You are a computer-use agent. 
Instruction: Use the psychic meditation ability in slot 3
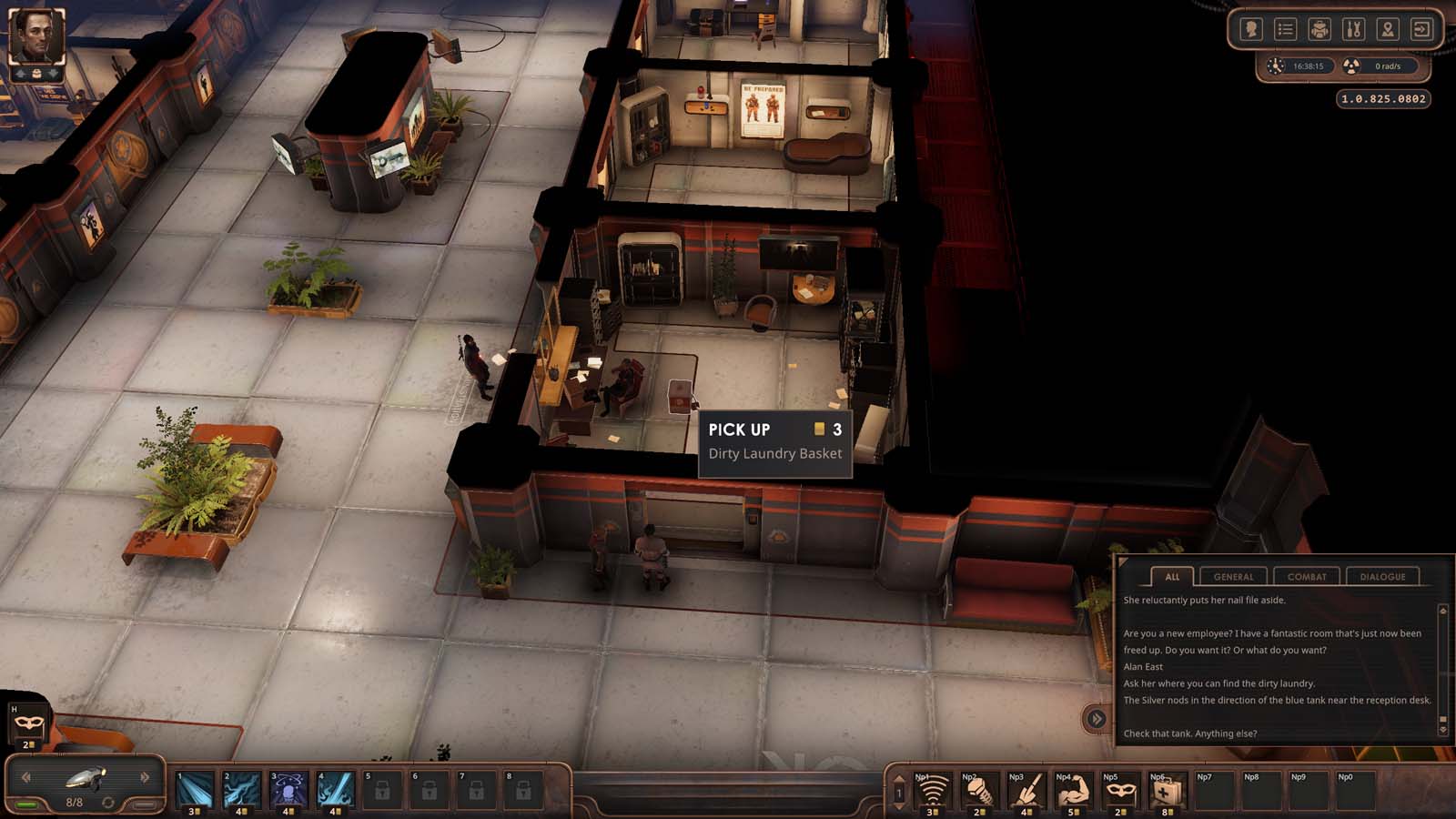[x=289, y=790]
